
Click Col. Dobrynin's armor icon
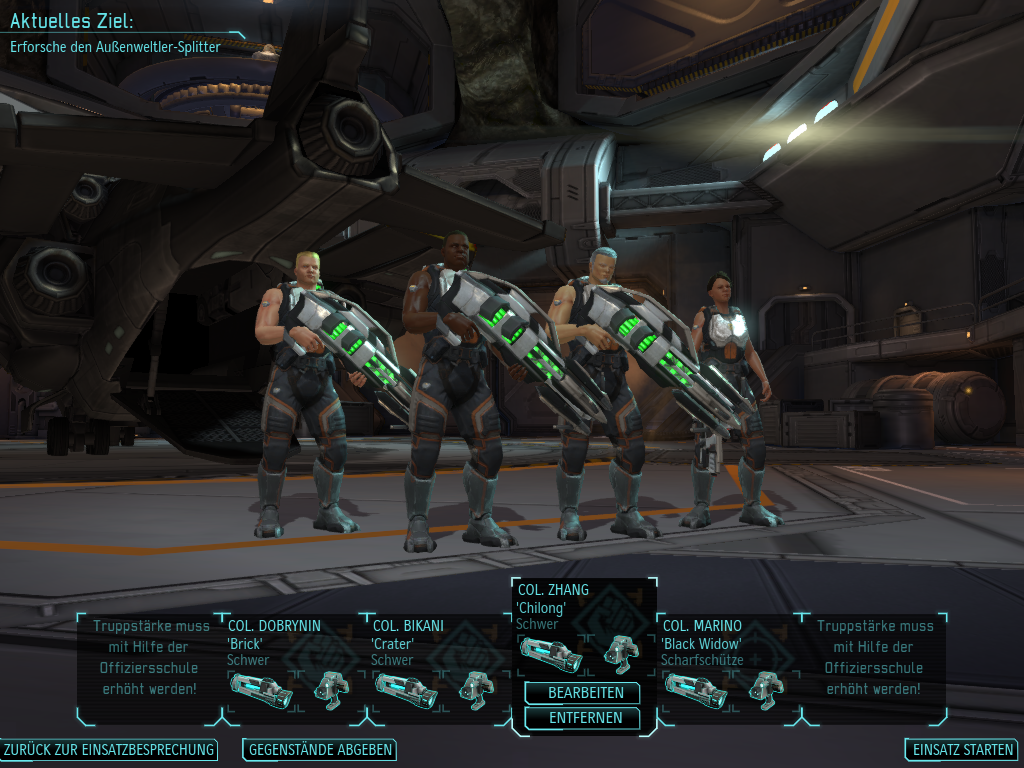pos(331,688)
